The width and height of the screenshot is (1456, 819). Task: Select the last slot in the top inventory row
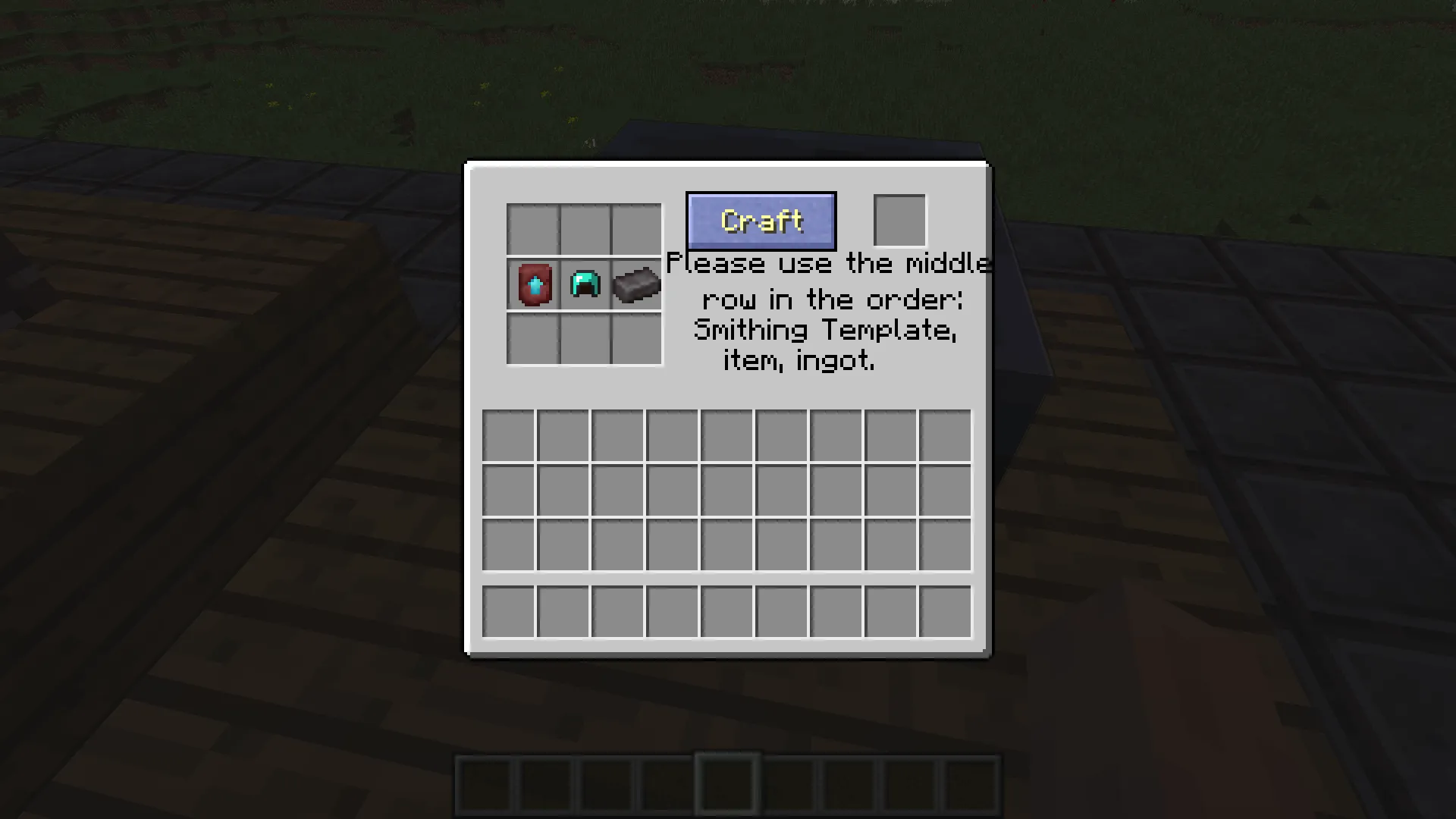944,435
